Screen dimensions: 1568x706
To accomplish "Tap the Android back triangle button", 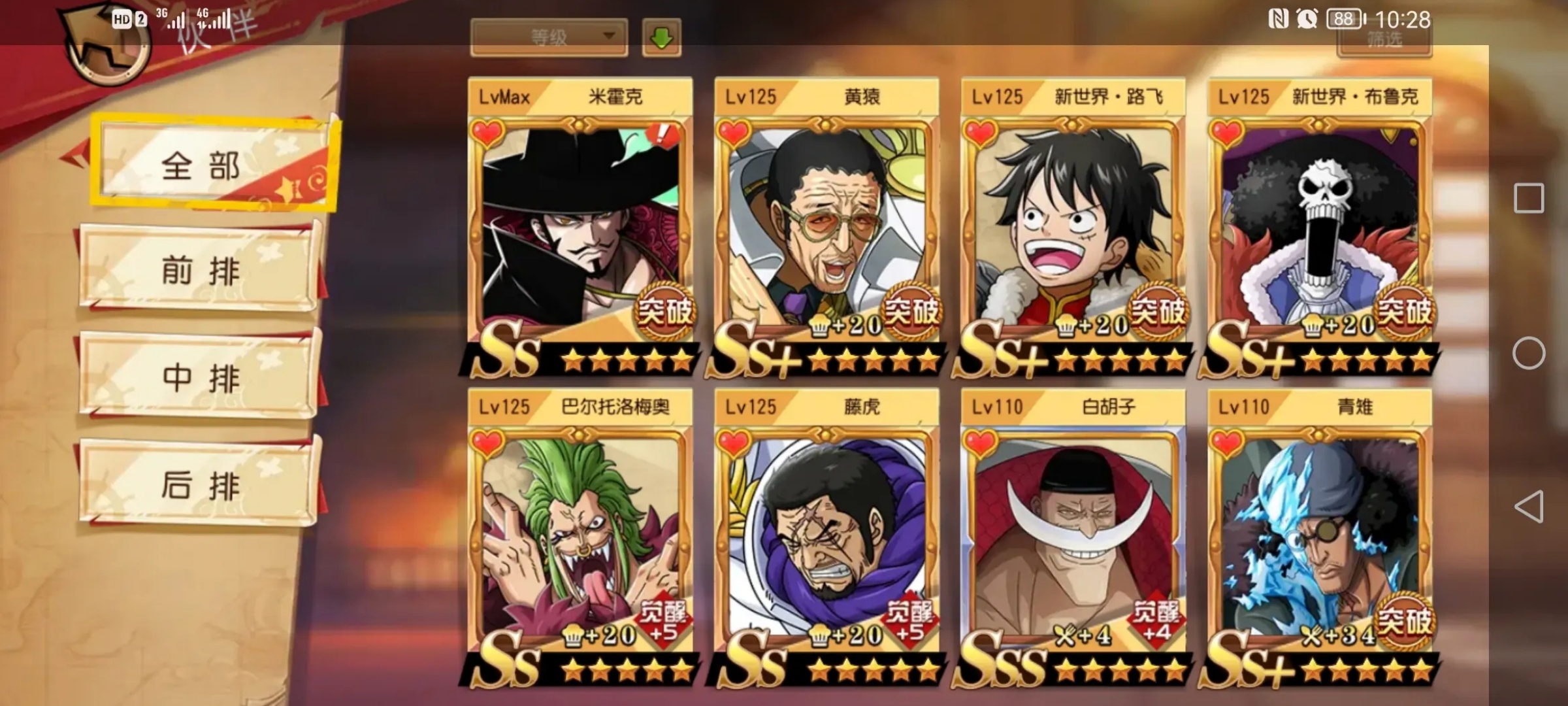I will click(1529, 507).
